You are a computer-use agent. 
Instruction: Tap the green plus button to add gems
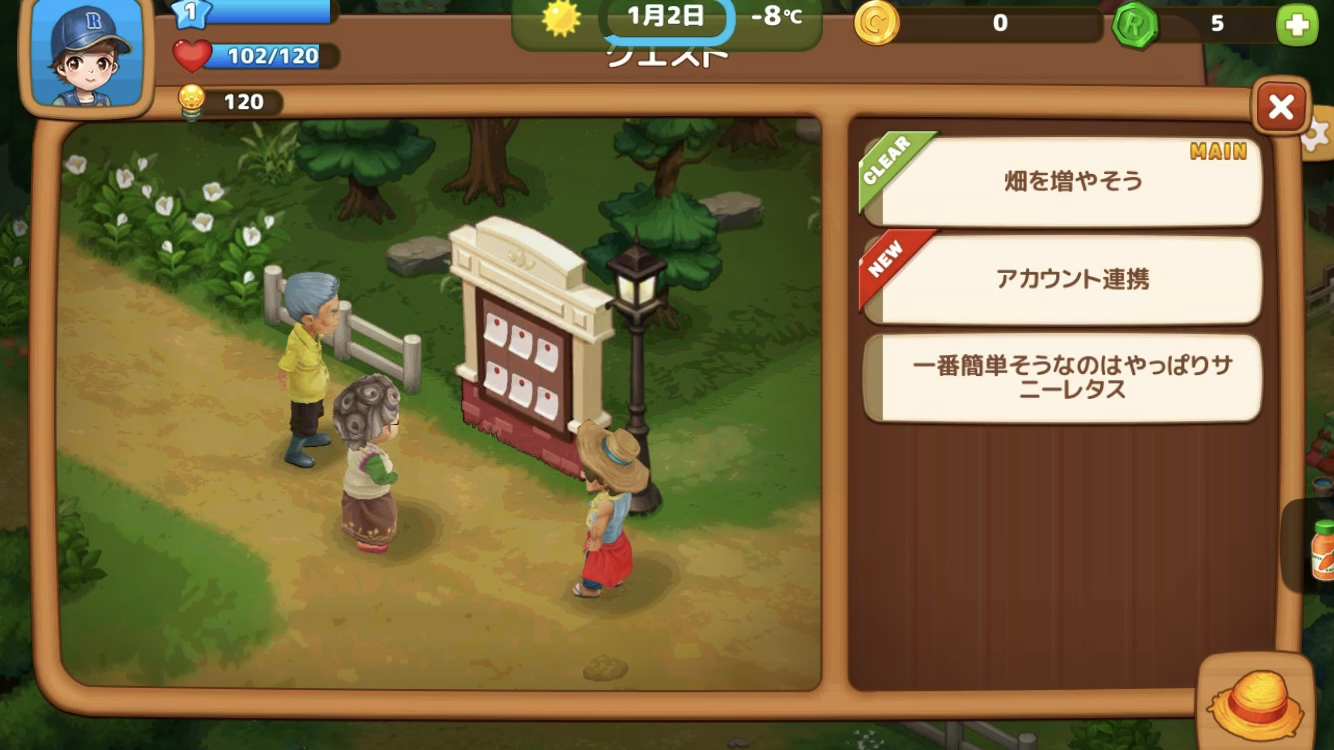[1297, 26]
